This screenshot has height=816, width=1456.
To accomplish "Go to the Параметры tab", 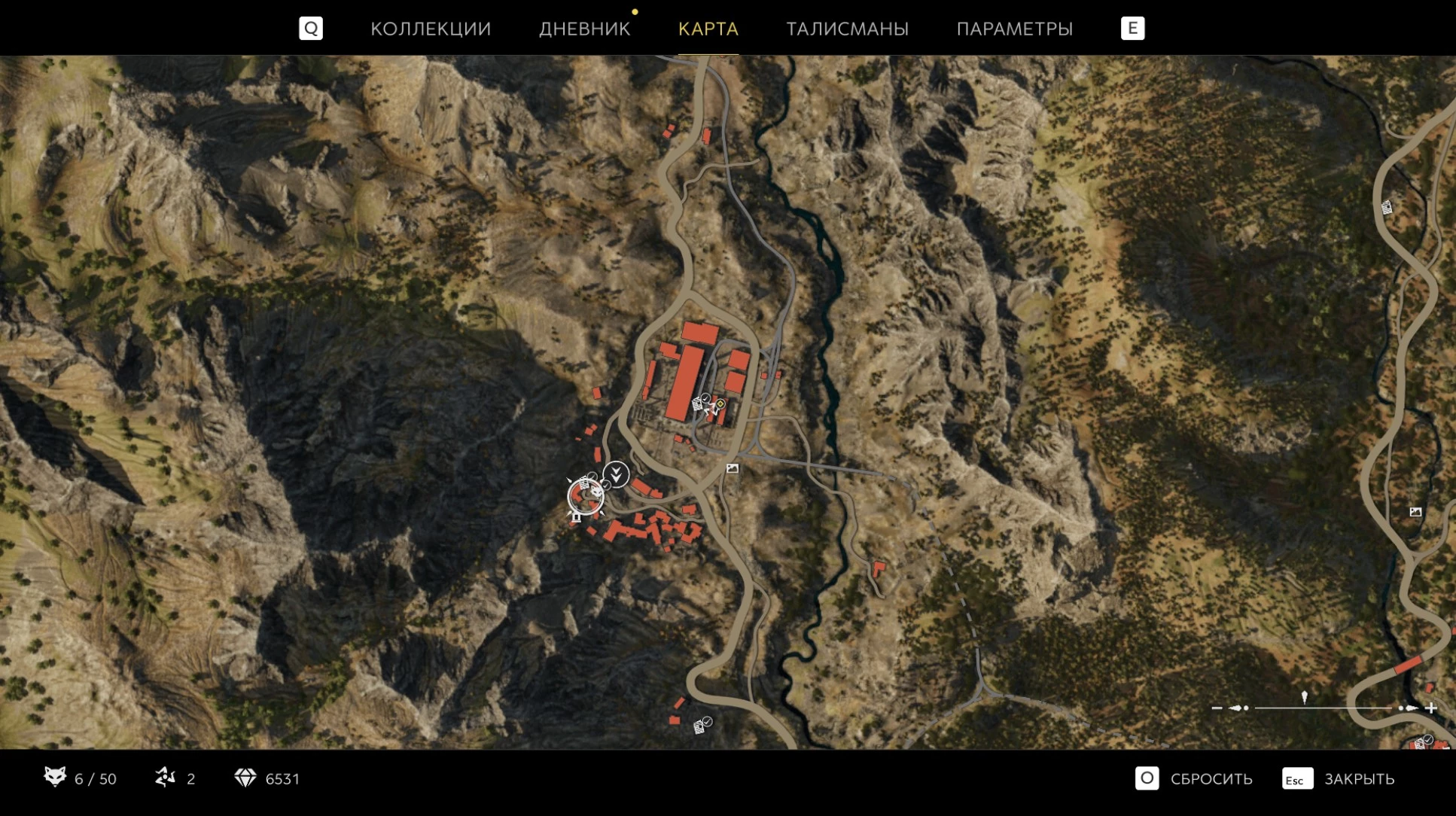I will click(x=1014, y=29).
